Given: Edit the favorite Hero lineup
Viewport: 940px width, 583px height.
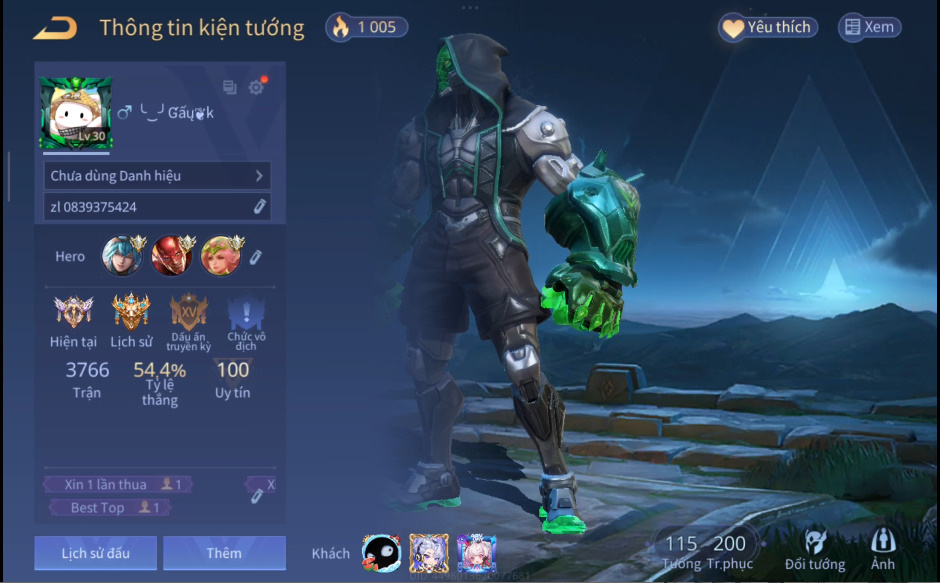Looking at the screenshot, I should (x=255, y=257).
